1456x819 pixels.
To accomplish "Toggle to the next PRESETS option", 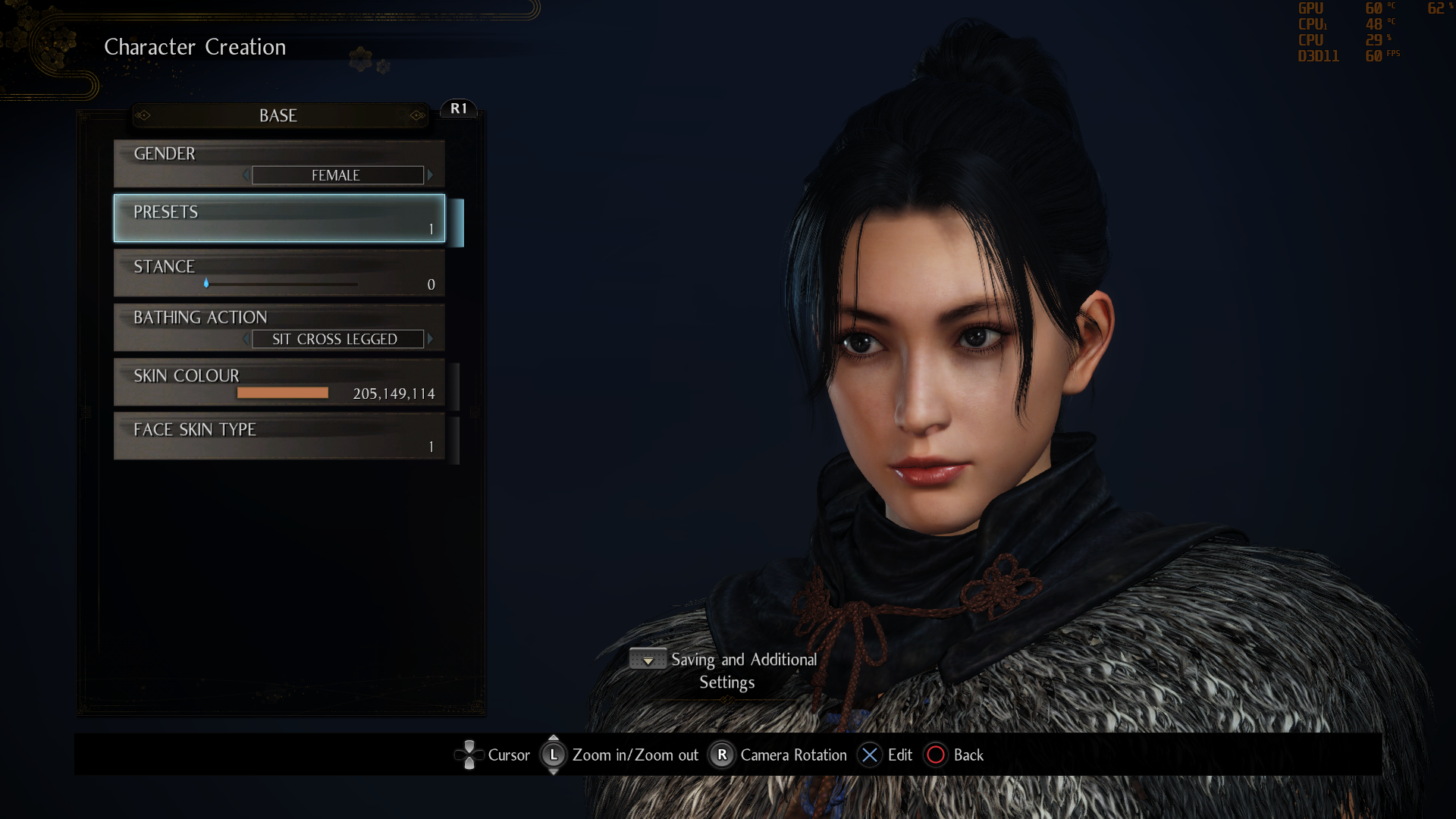I will [279, 218].
